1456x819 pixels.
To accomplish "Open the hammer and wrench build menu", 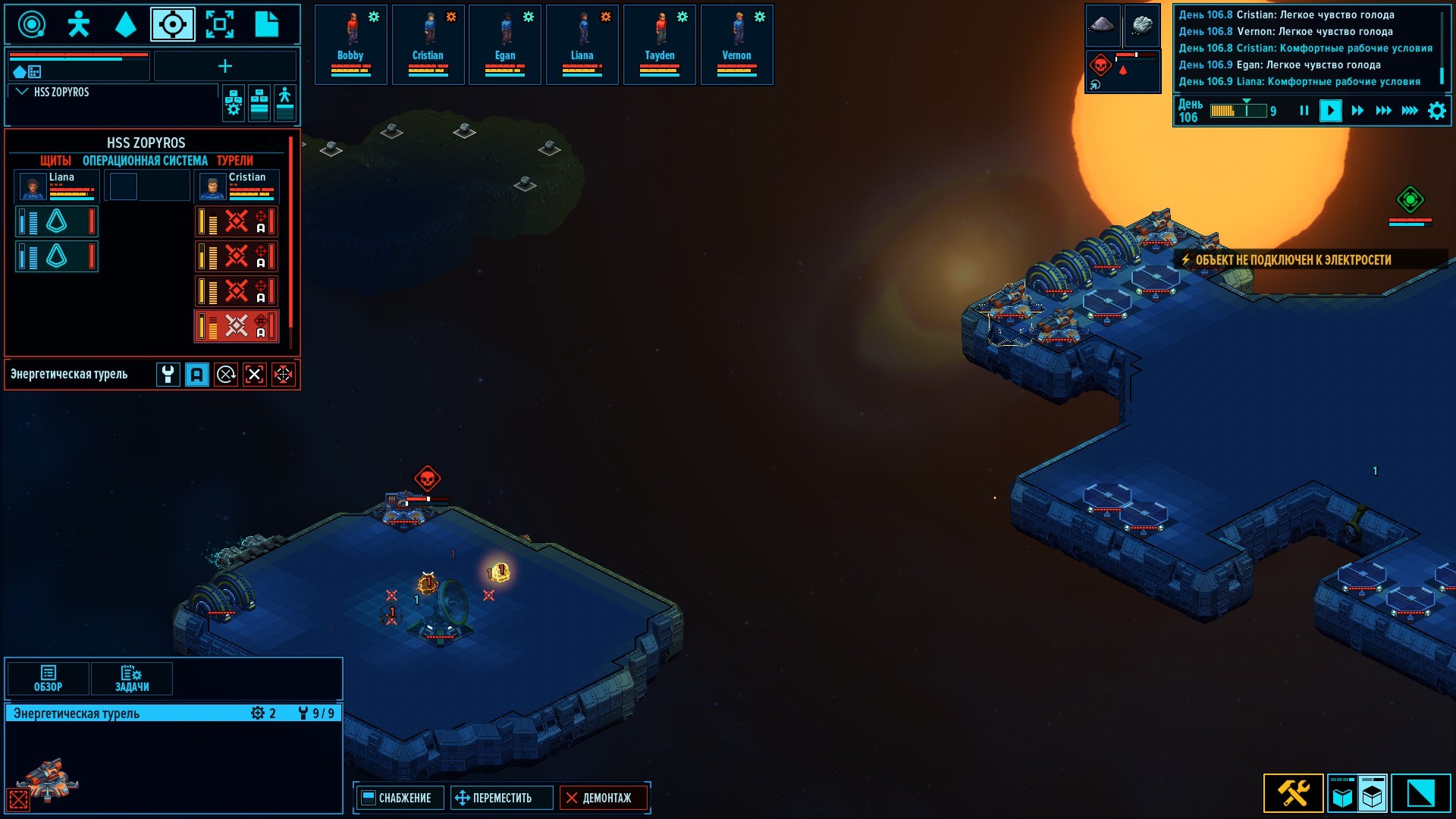I will pyautogui.click(x=1293, y=793).
